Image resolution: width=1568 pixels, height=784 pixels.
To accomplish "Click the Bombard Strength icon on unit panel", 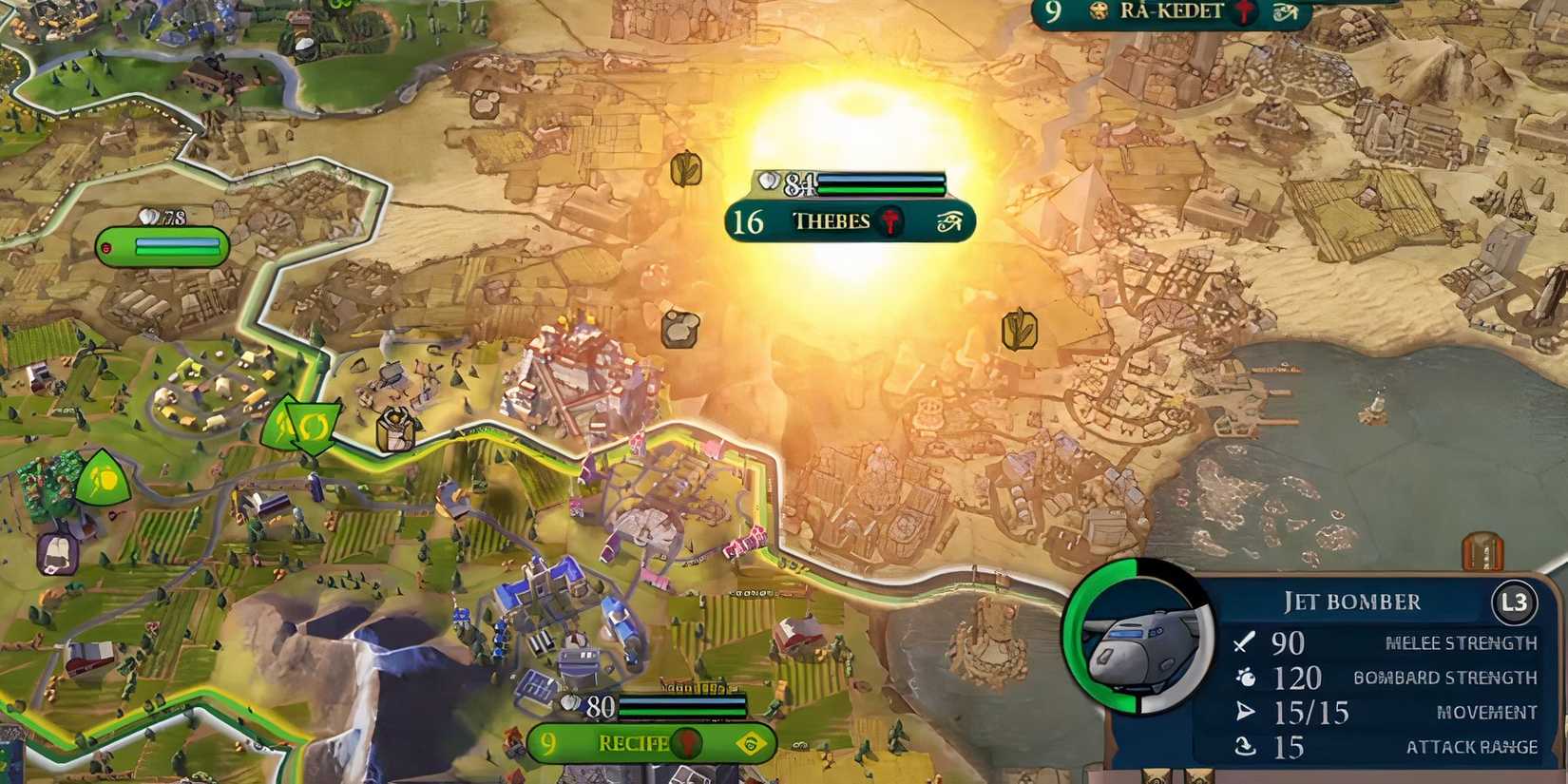I will pos(1245,679).
